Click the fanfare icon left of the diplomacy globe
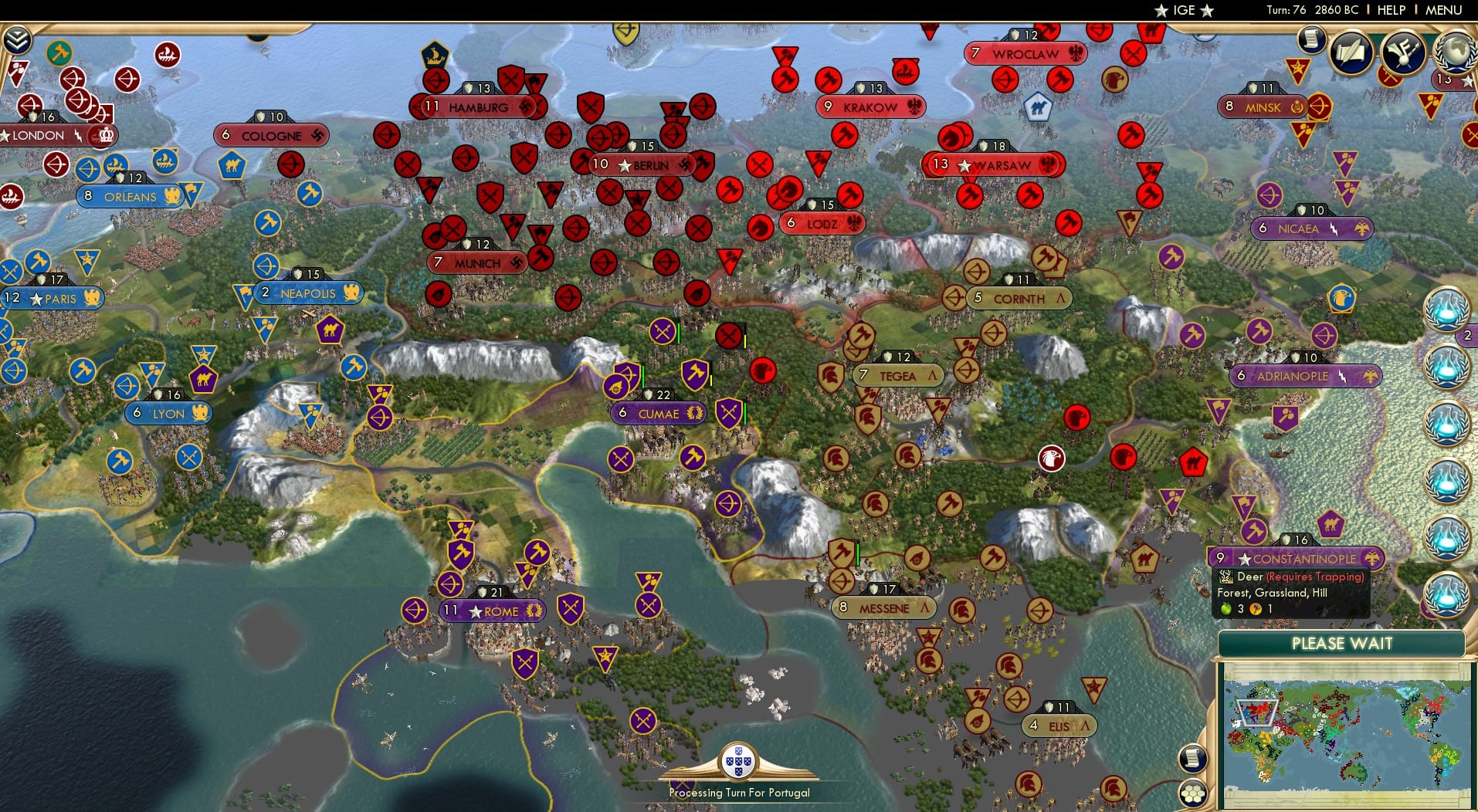Viewport: 1478px width, 812px height. pos(1402,52)
